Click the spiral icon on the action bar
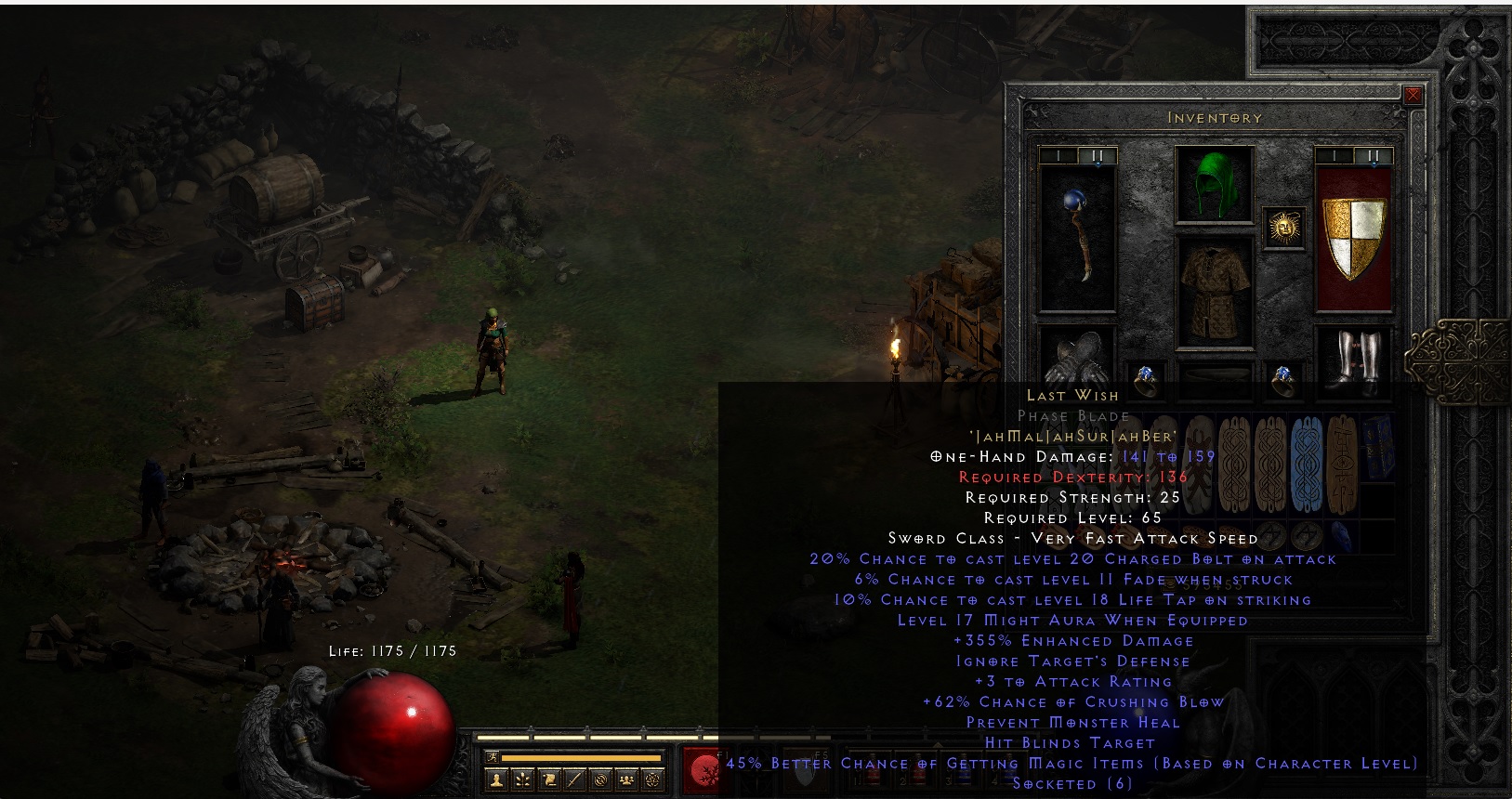The height and width of the screenshot is (799, 1512). [x=602, y=779]
